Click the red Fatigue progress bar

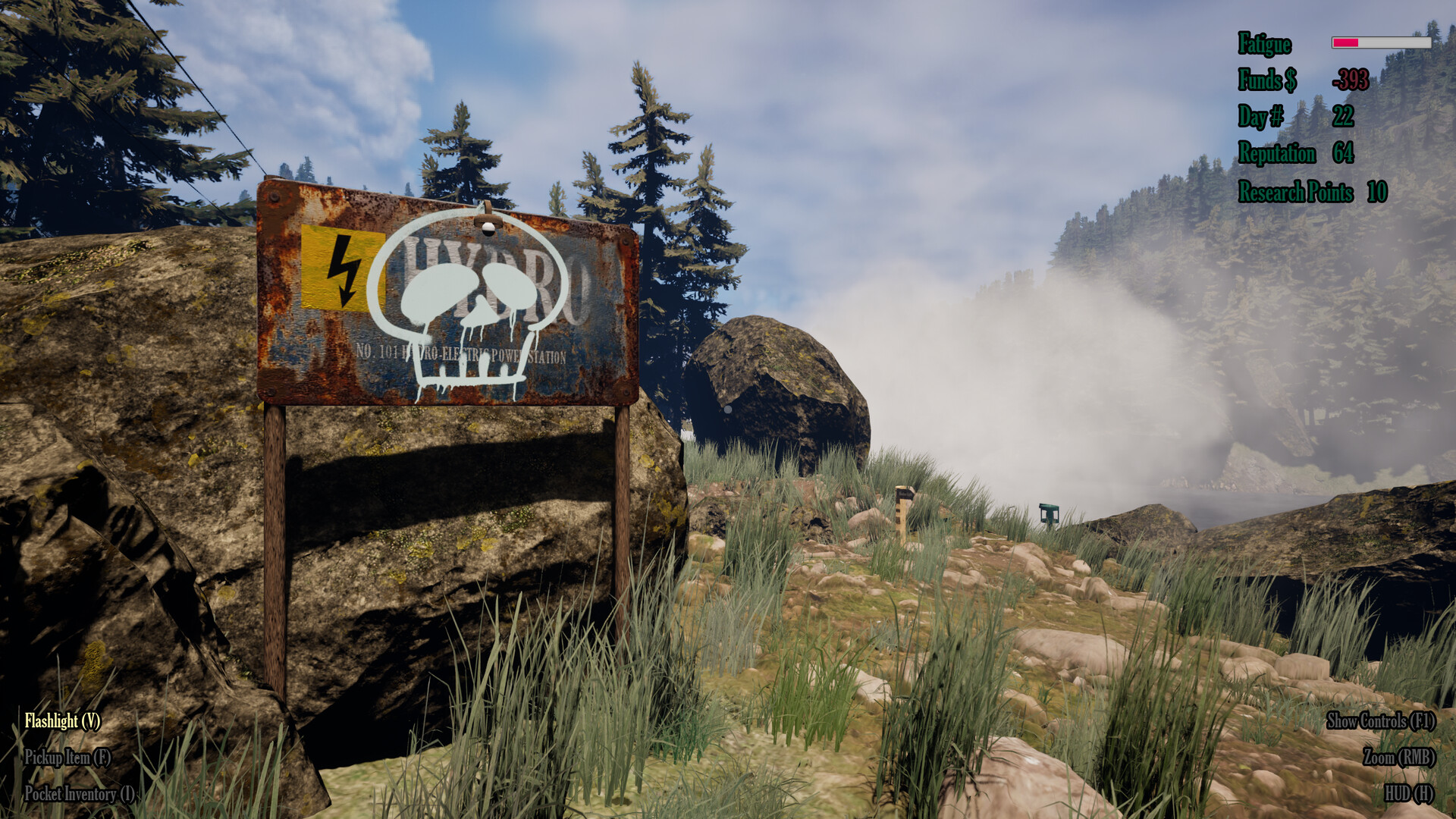pos(1345,42)
